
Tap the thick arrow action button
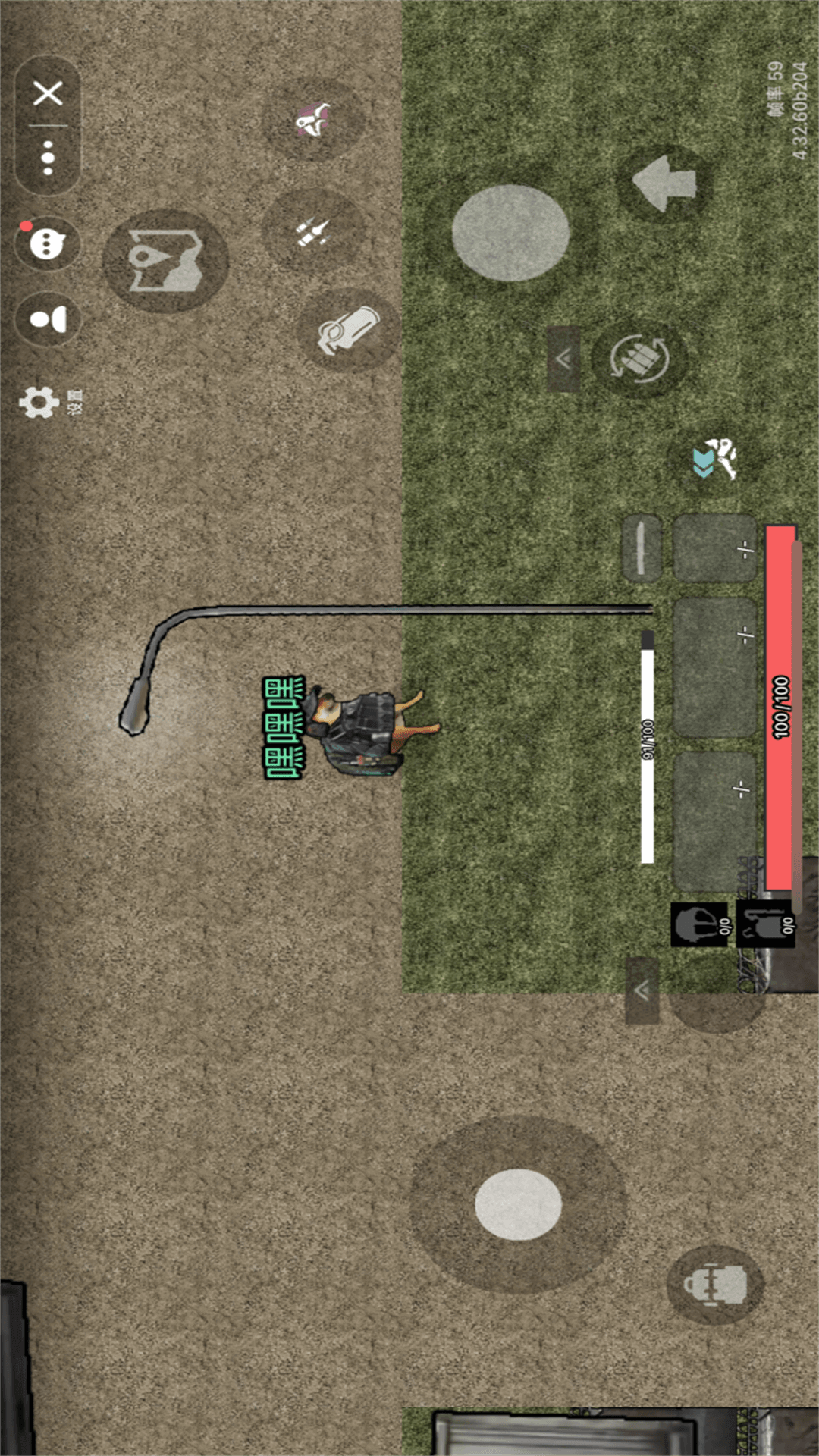(x=665, y=184)
